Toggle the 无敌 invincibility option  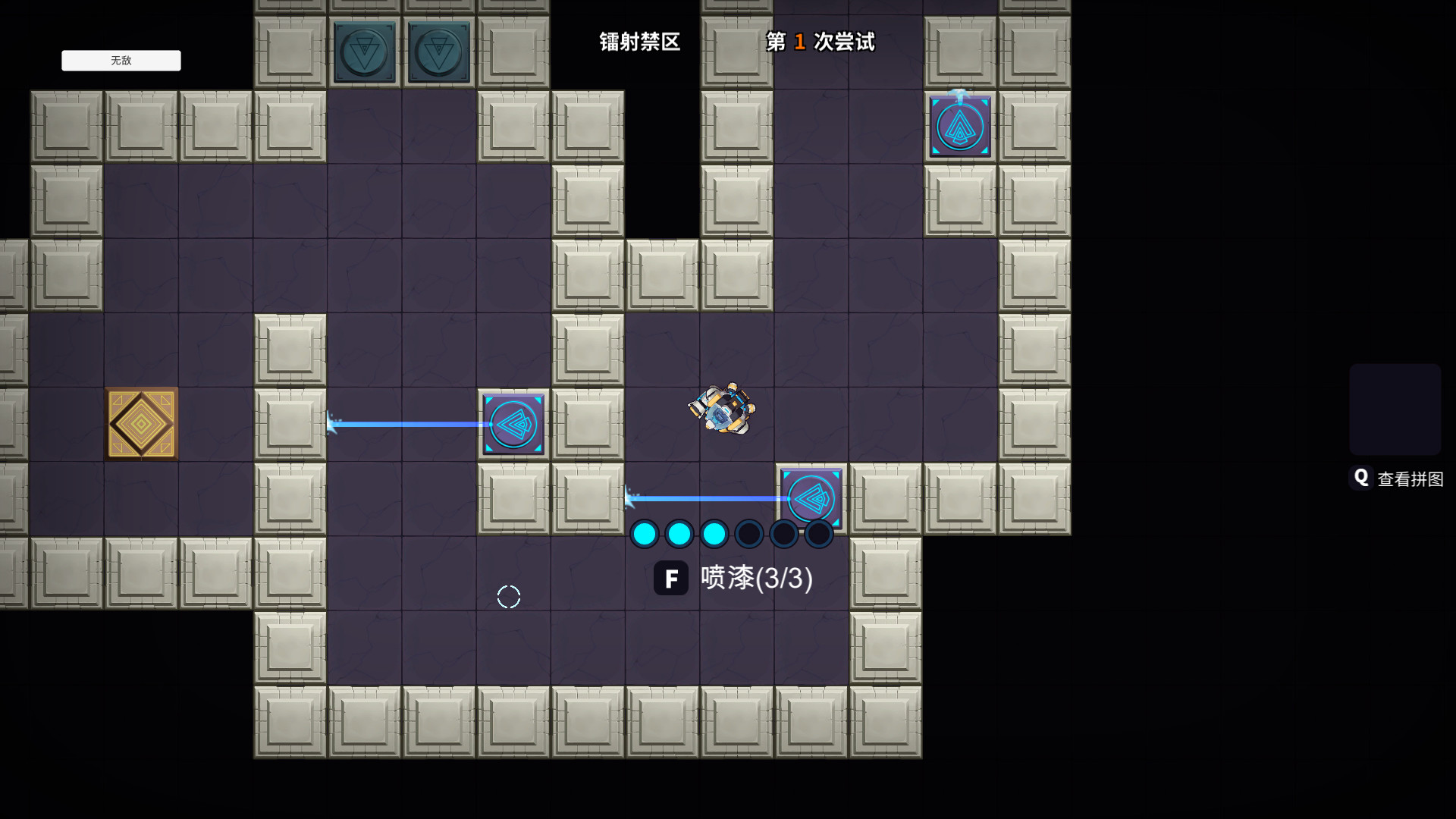point(121,61)
